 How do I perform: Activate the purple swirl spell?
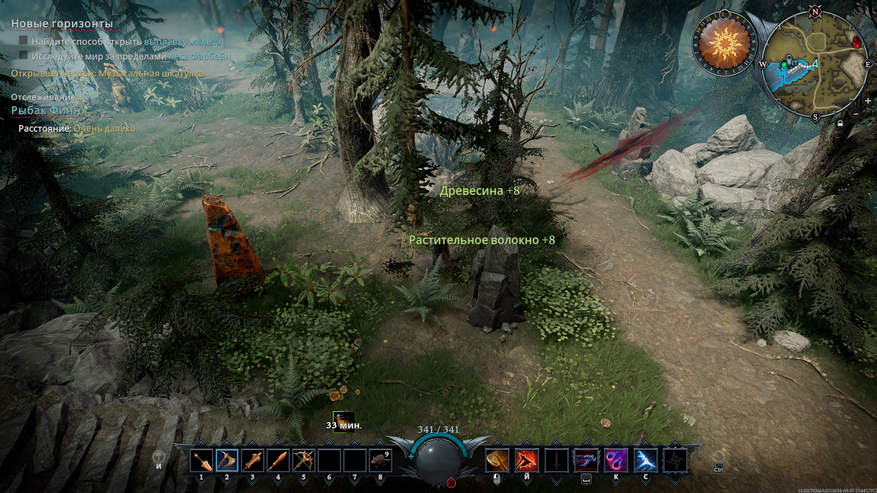616,460
